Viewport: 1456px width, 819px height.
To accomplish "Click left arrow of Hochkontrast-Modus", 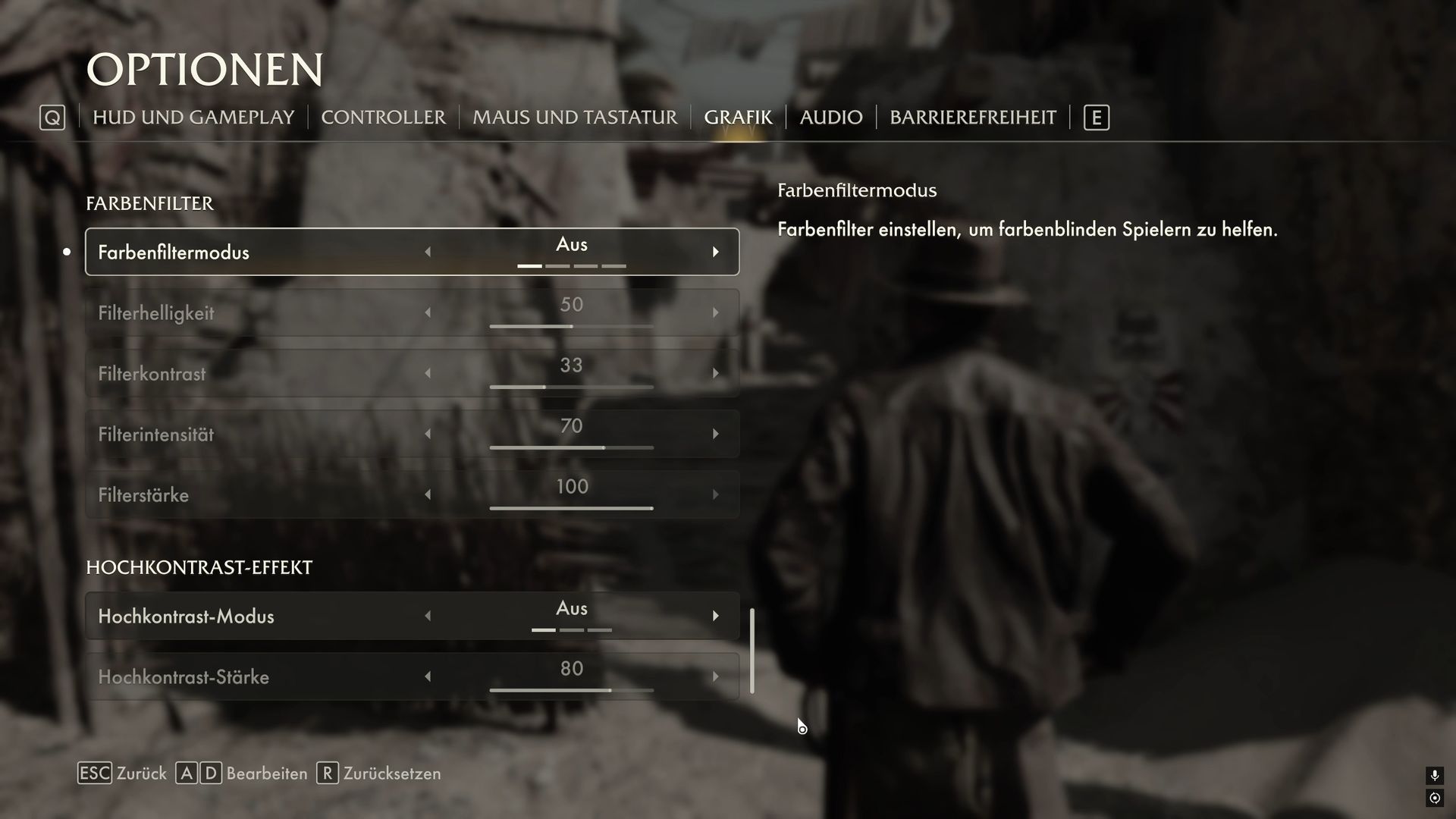I will tap(428, 616).
